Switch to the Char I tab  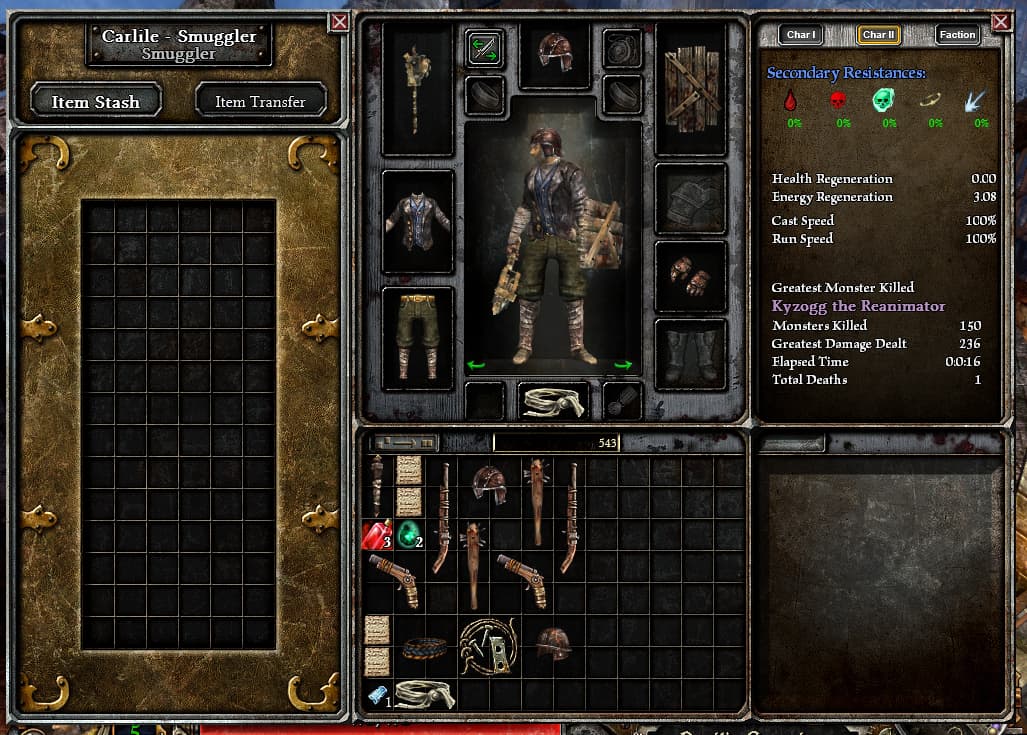[800, 35]
